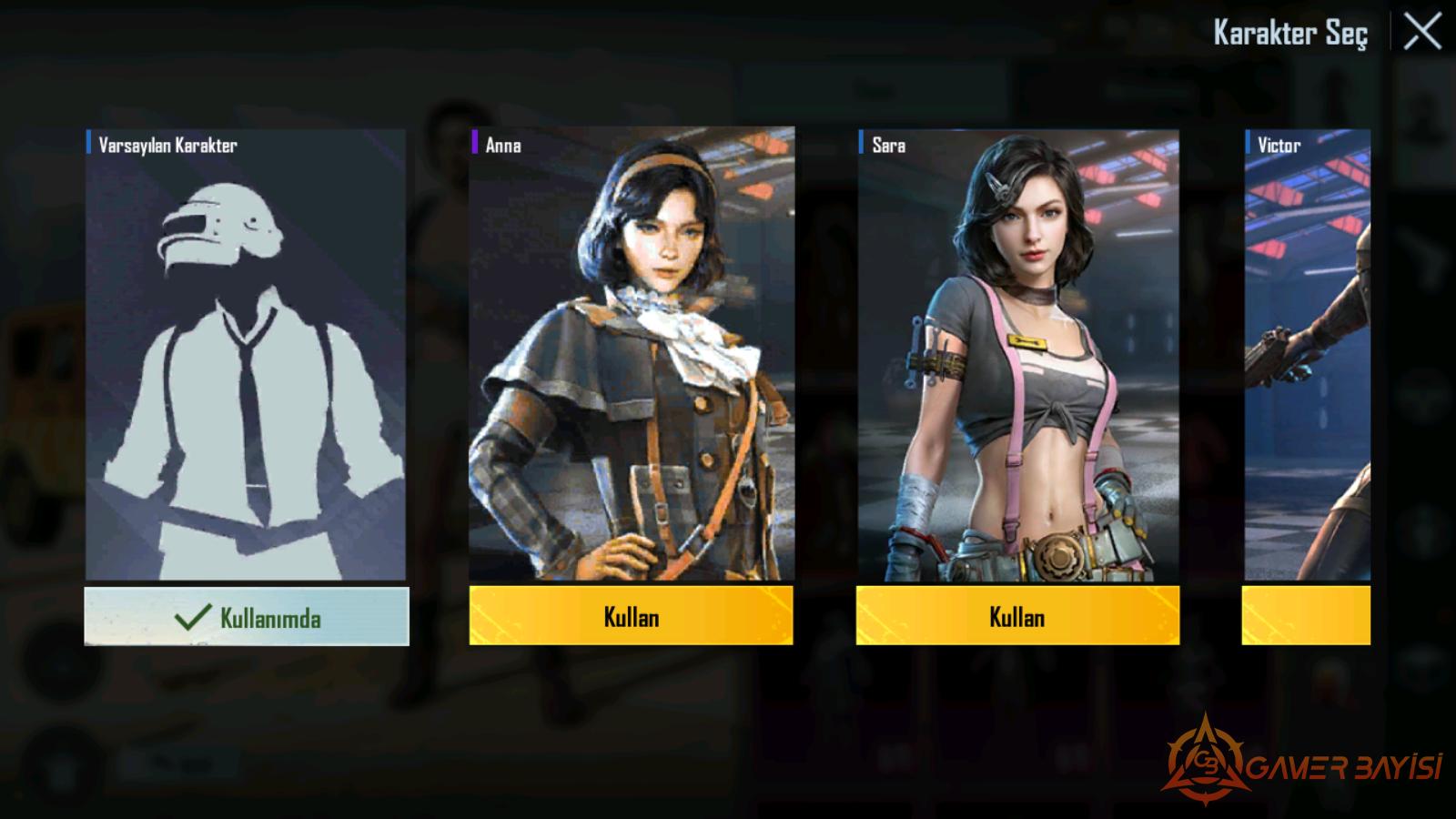1456x819 pixels.
Task: Click the yellow button under Victor
Action: pyautogui.click(x=1306, y=616)
